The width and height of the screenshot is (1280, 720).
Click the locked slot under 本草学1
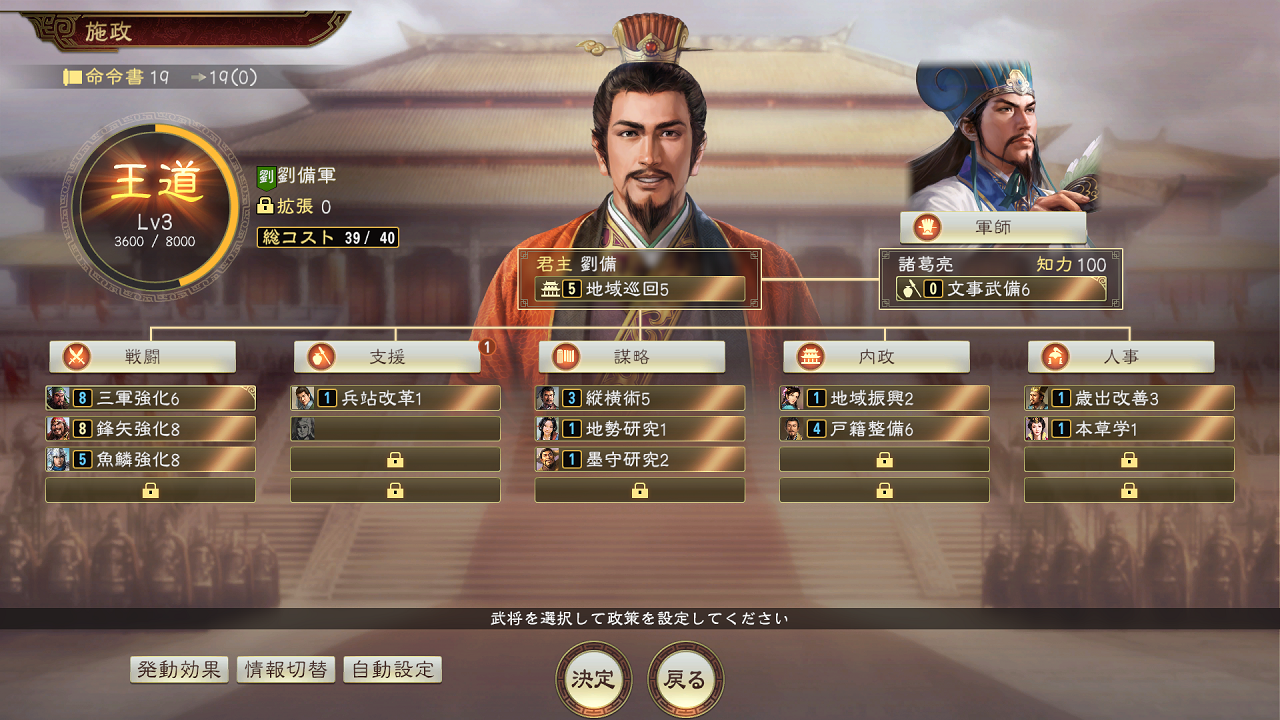coord(1128,459)
